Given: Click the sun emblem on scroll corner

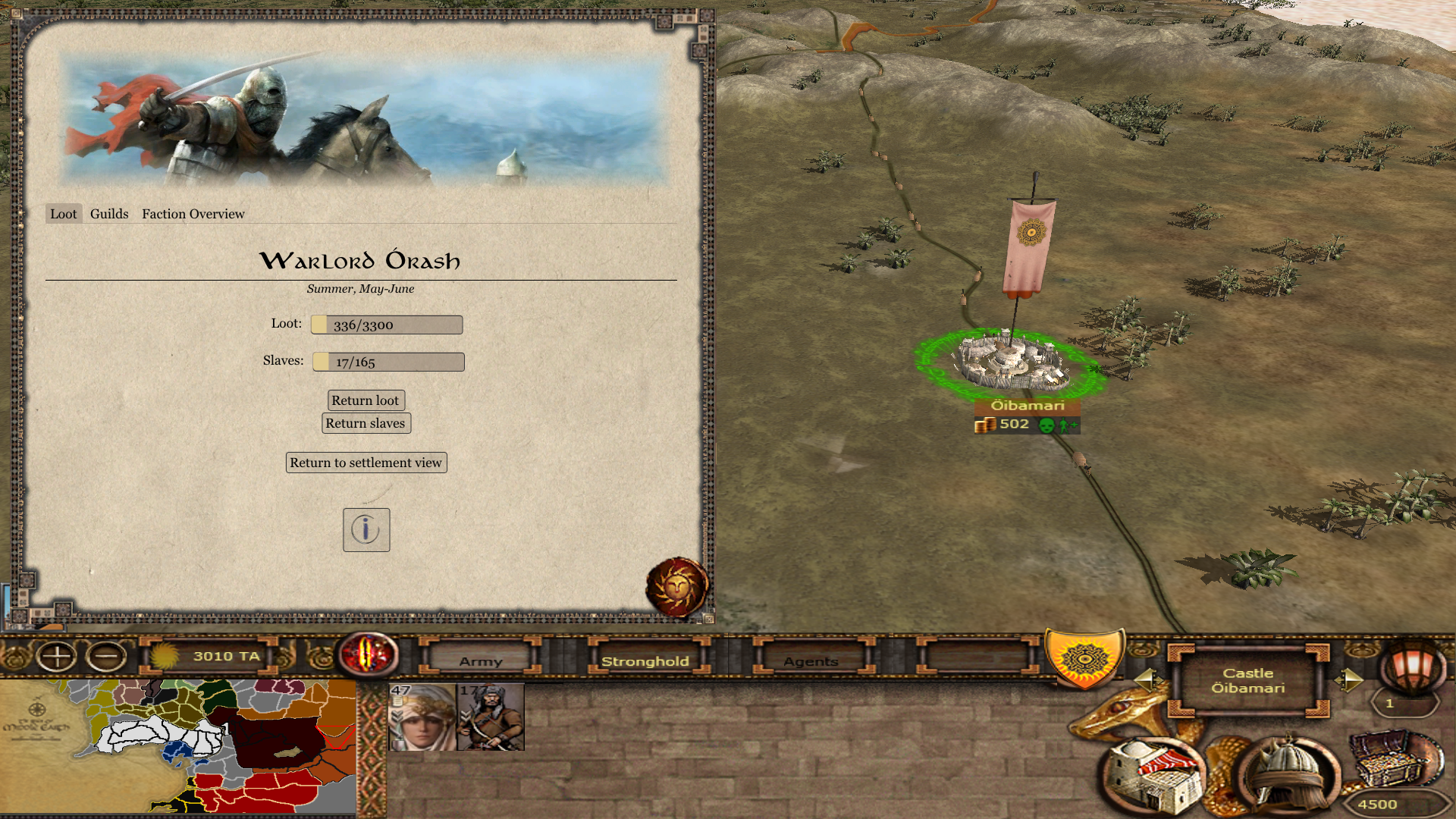Looking at the screenshot, I should coord(676,587).
